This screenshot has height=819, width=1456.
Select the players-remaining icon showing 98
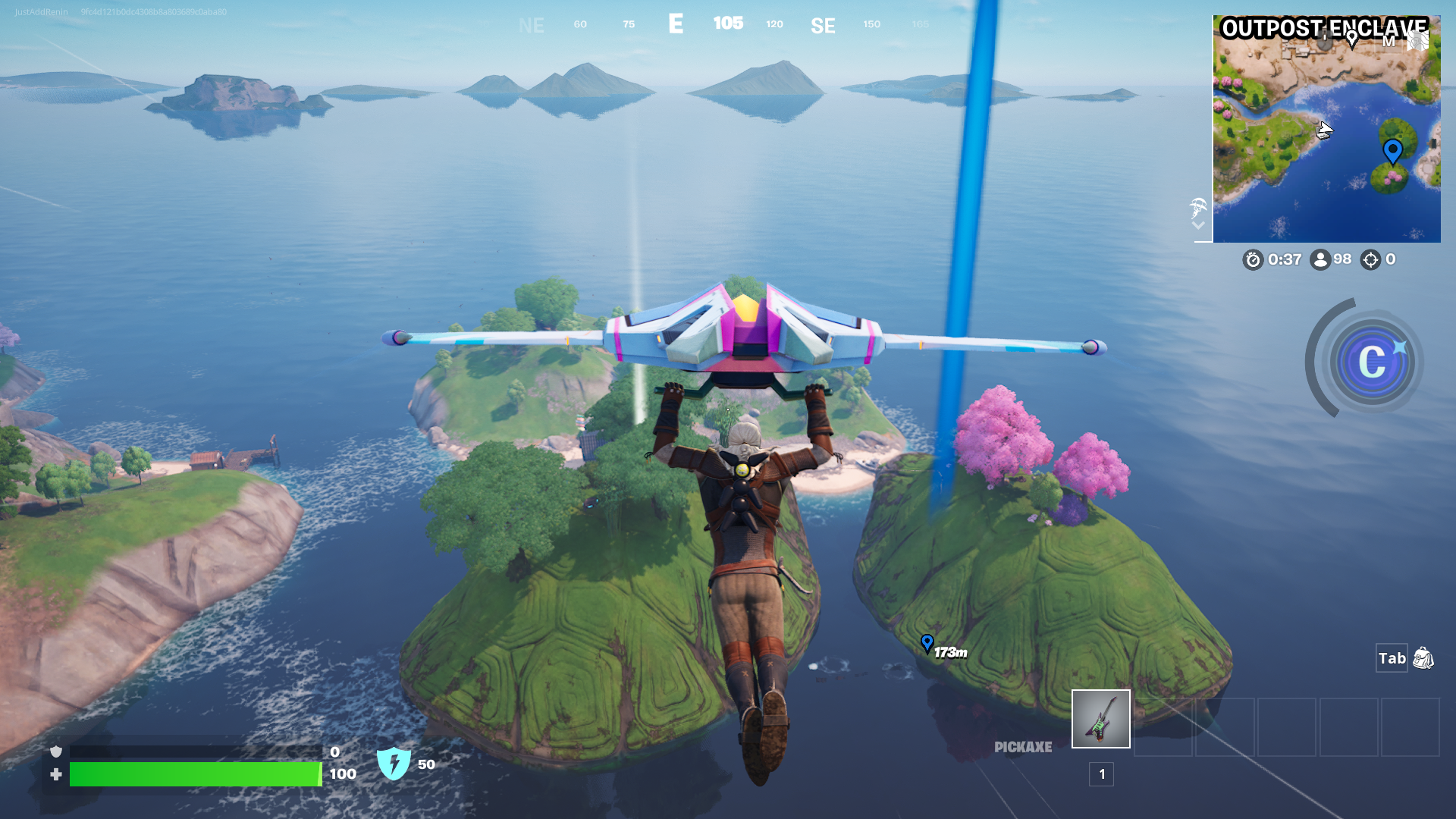pyautogui.click(x=1321, y=259)
